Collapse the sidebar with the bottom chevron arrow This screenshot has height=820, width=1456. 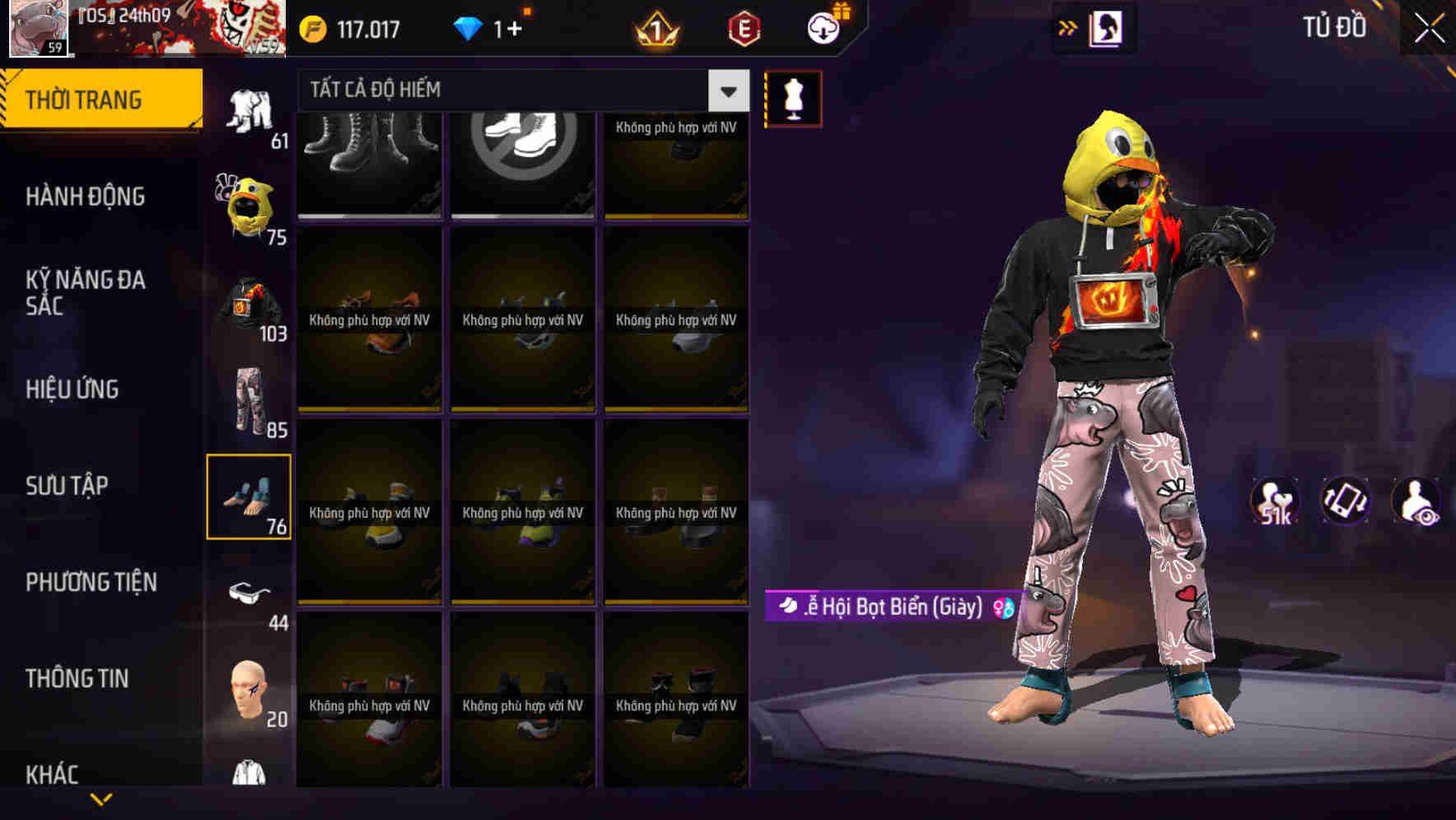102,798
